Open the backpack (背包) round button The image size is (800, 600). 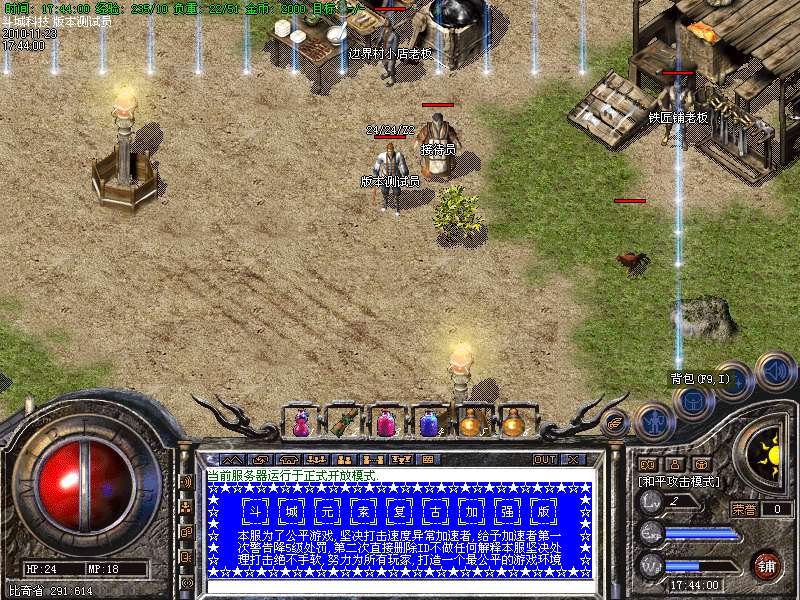692,401
